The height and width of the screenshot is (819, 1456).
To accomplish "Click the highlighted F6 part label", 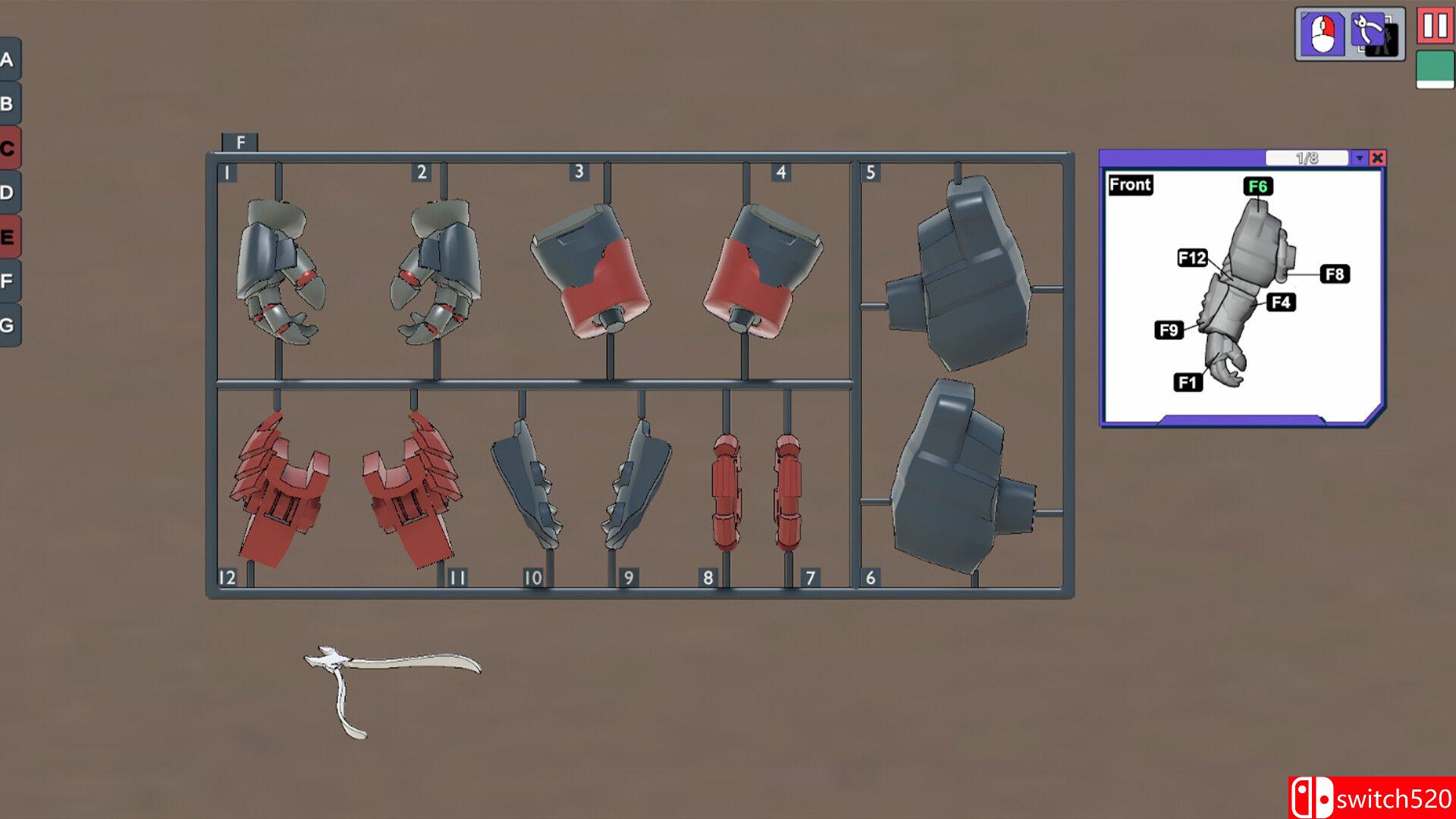I will click(x=1257, y=184).
